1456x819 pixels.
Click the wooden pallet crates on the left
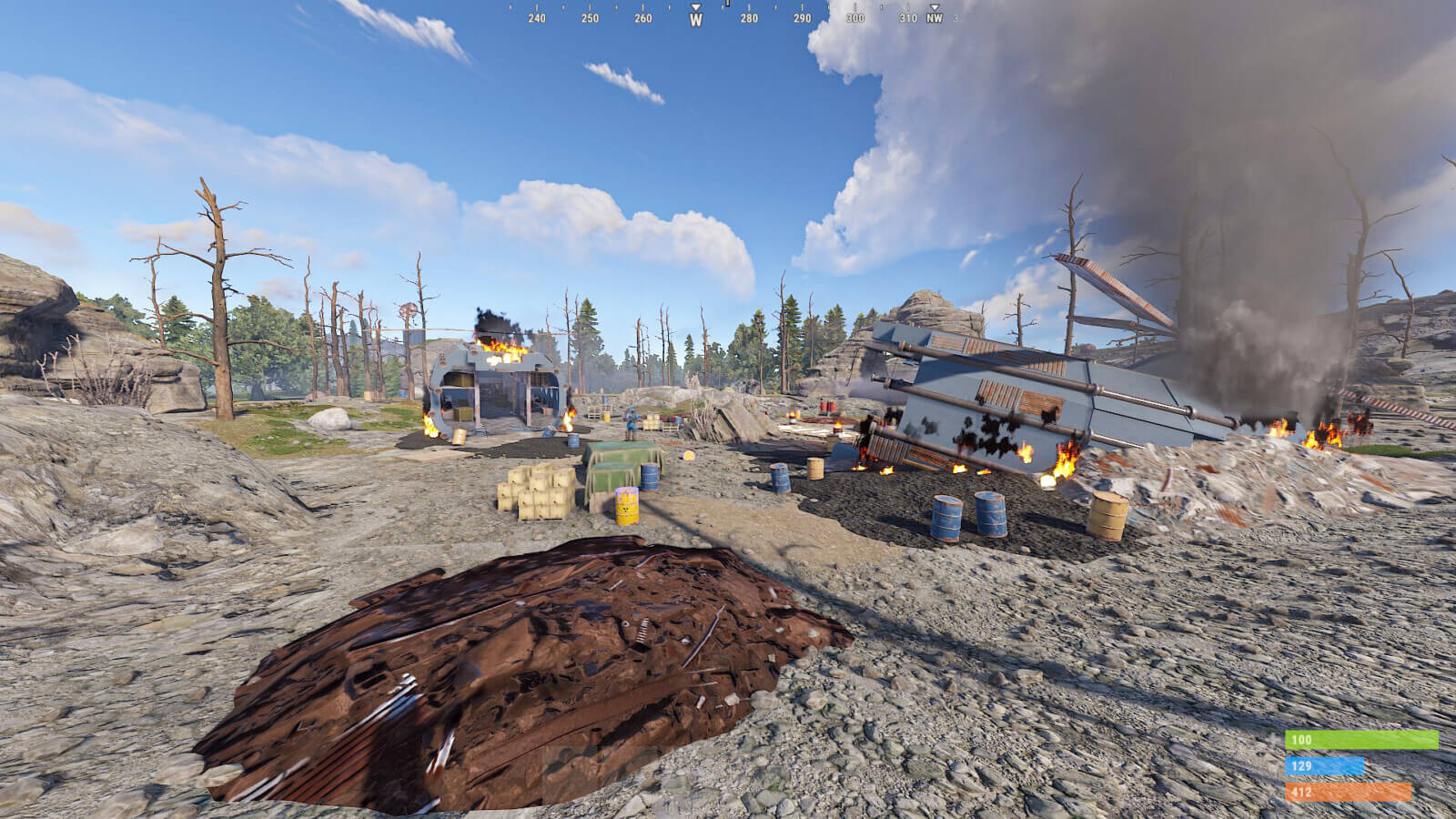537,491
